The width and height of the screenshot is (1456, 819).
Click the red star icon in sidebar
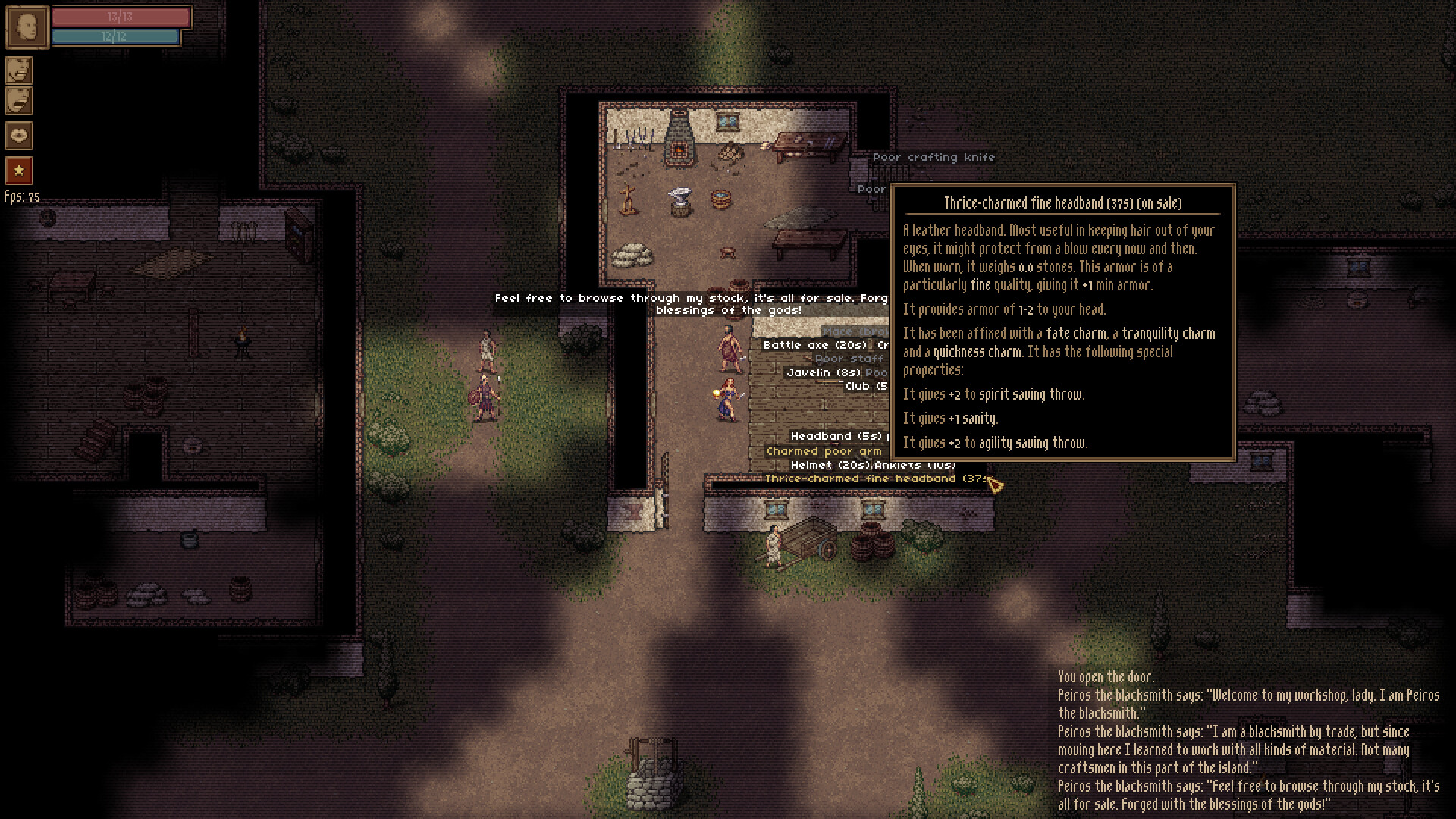tap(18, 170)
